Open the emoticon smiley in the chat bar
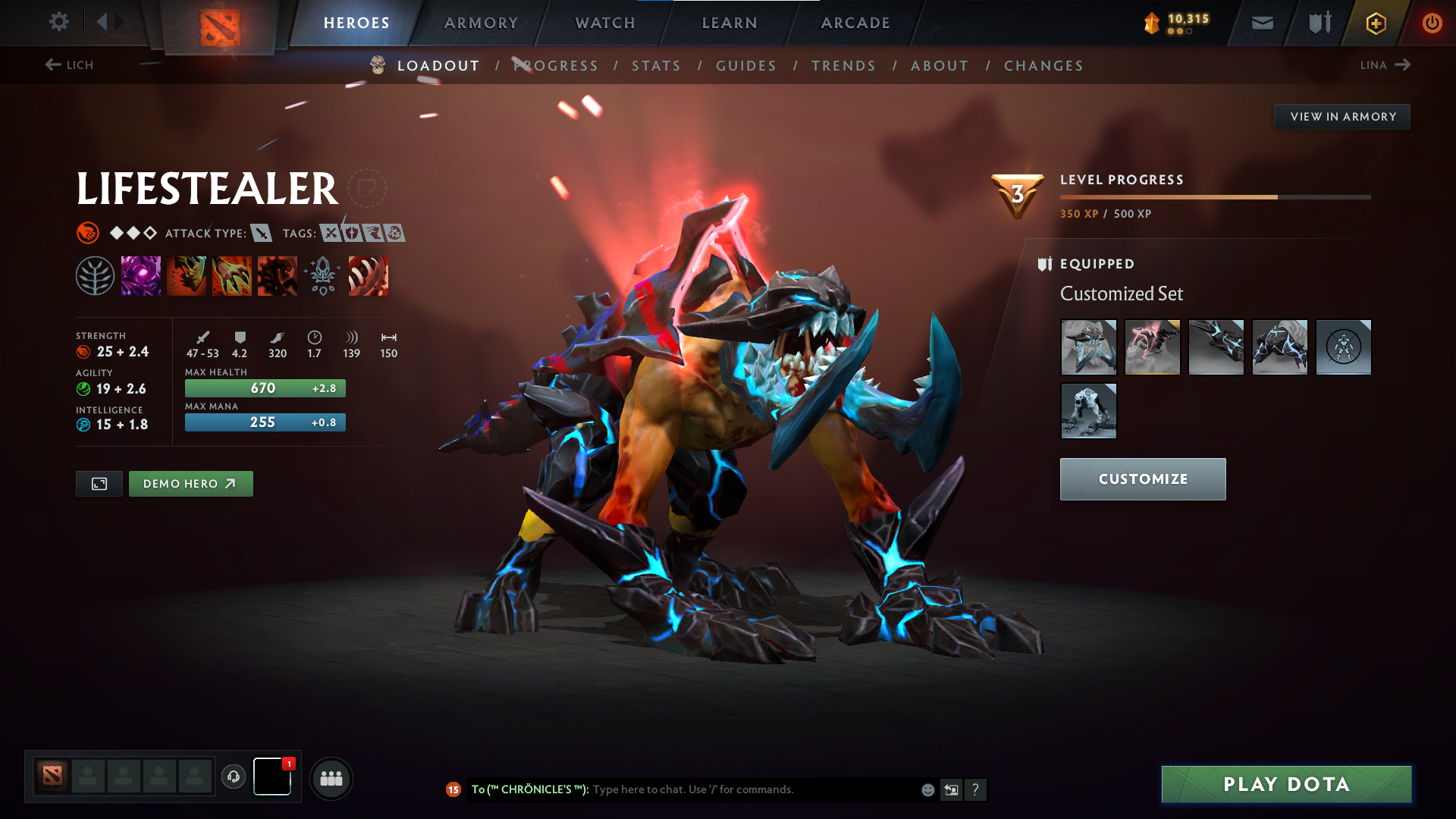 coord(927,789)
